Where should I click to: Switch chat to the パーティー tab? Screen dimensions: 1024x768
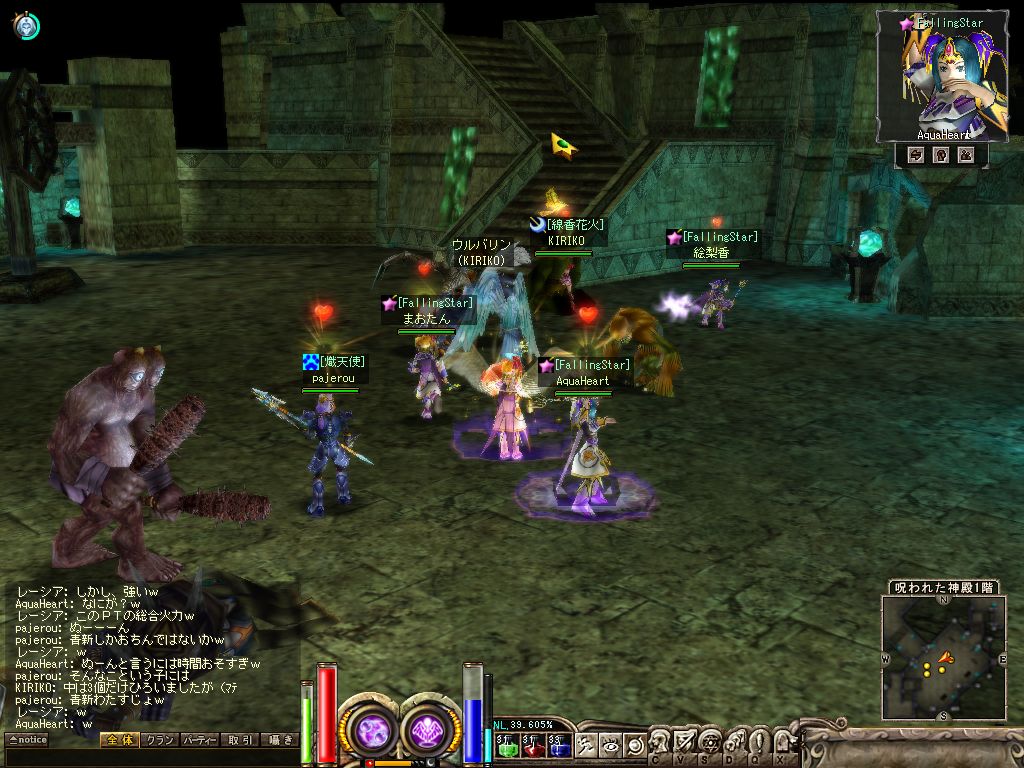click(199, 740)
